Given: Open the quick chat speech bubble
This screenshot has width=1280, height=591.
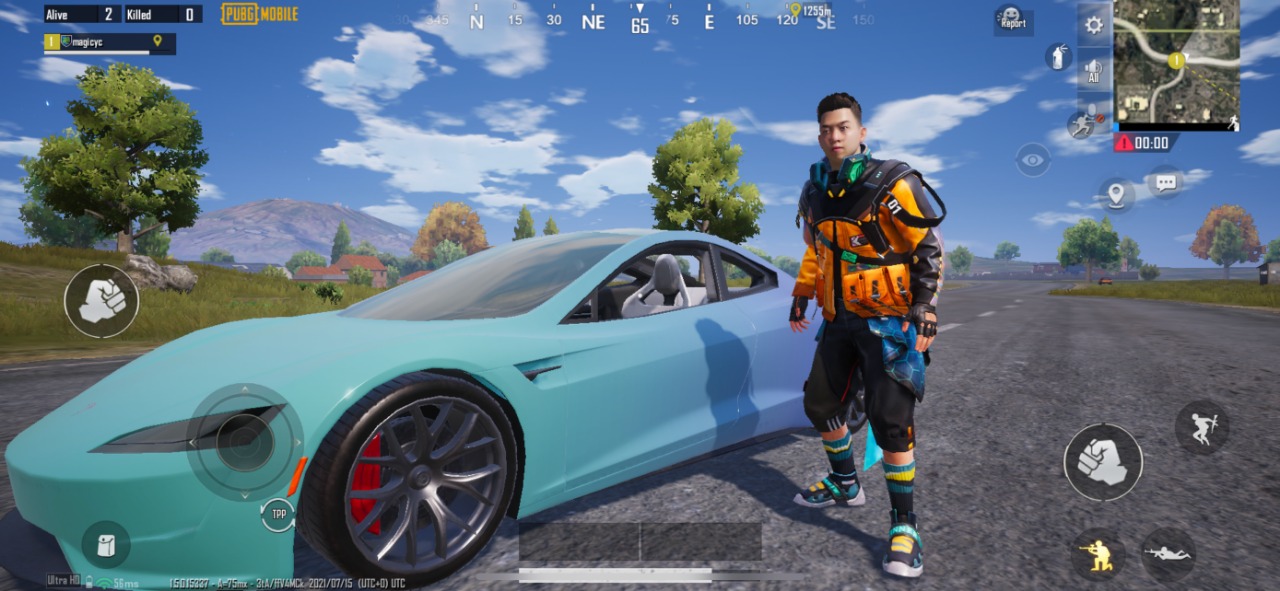Looking at the screenshot, I should coord(1165,183).
